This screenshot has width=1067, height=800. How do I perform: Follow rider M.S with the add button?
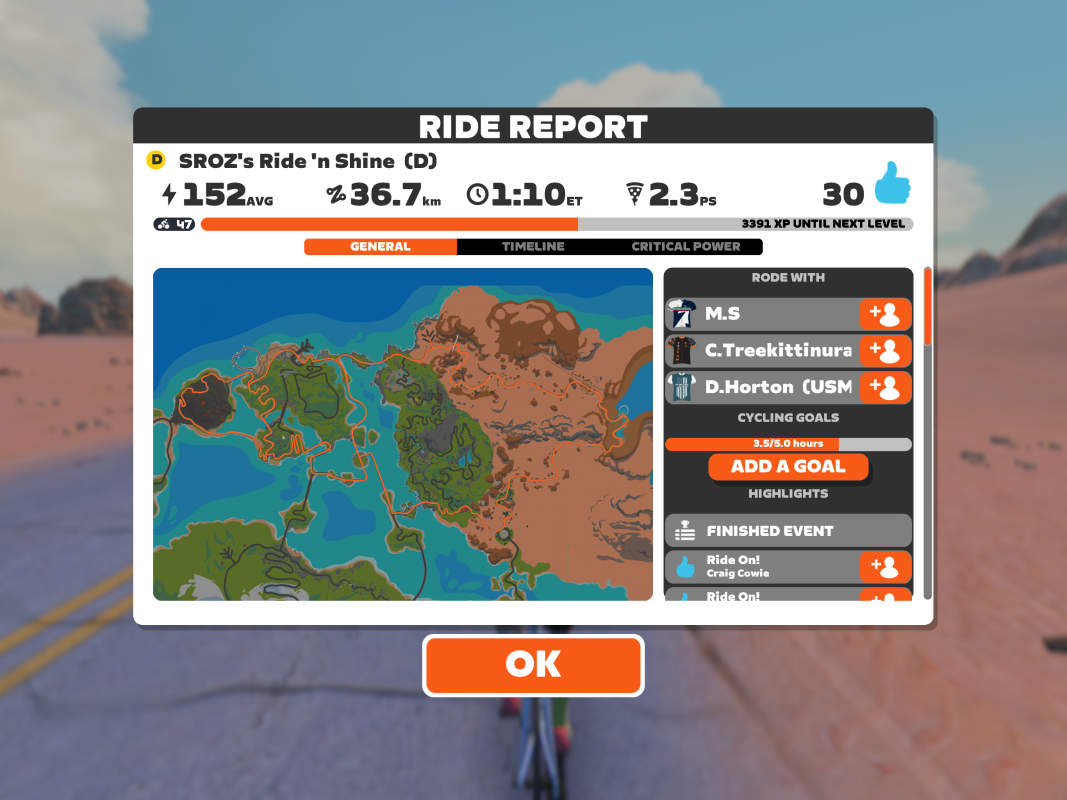(x=885, y=314)
